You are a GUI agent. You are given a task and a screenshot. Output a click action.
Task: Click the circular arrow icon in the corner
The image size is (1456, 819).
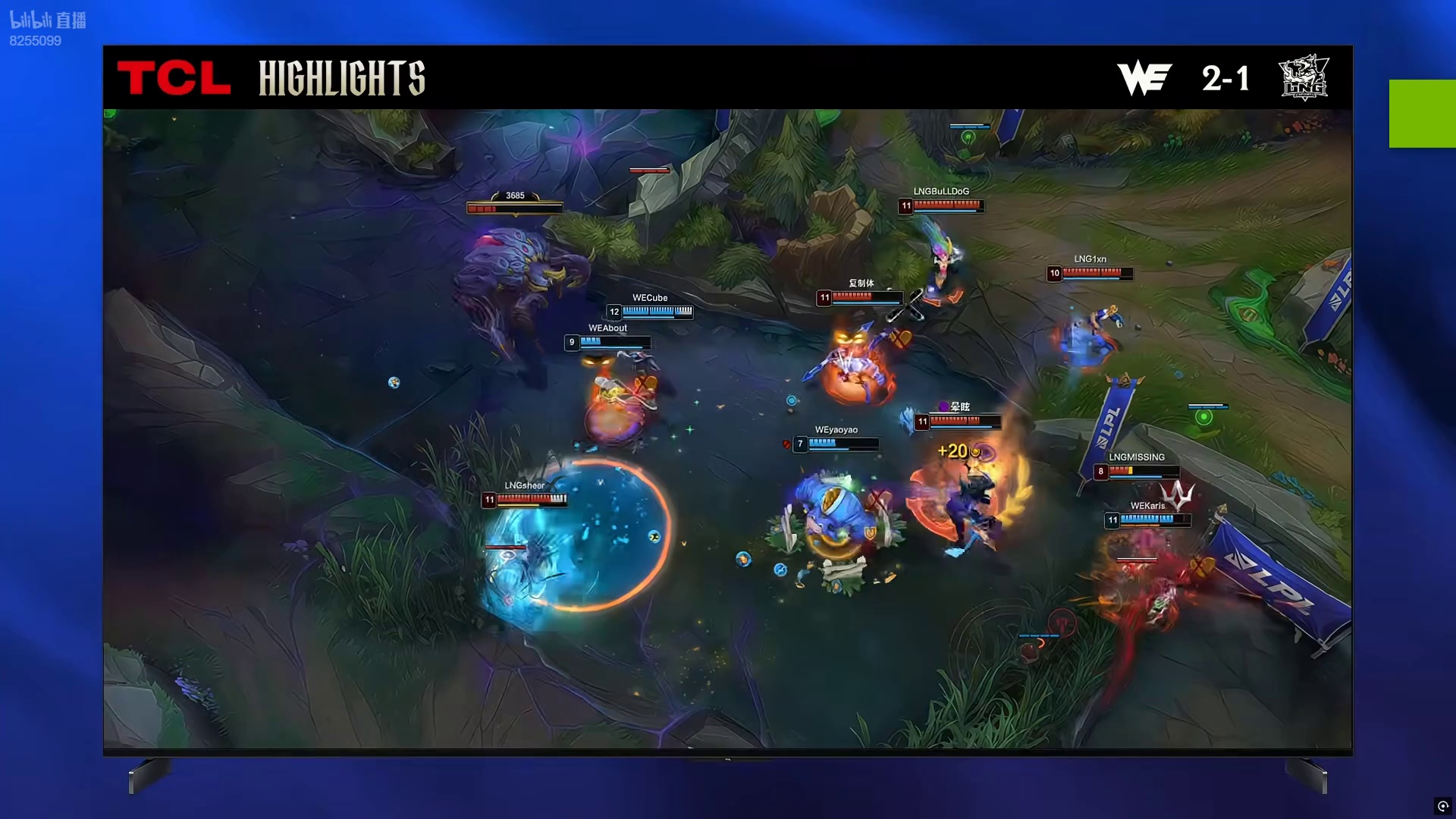[1442, 806]
